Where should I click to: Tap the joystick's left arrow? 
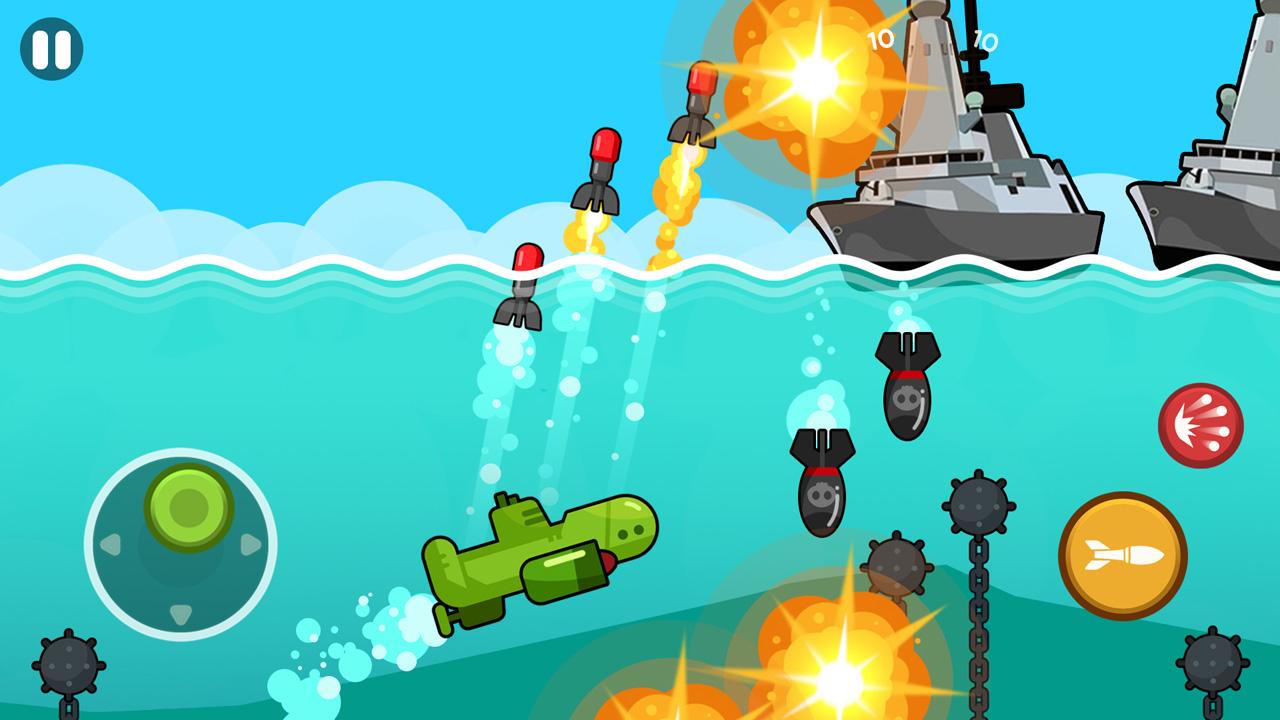[109, 545]
